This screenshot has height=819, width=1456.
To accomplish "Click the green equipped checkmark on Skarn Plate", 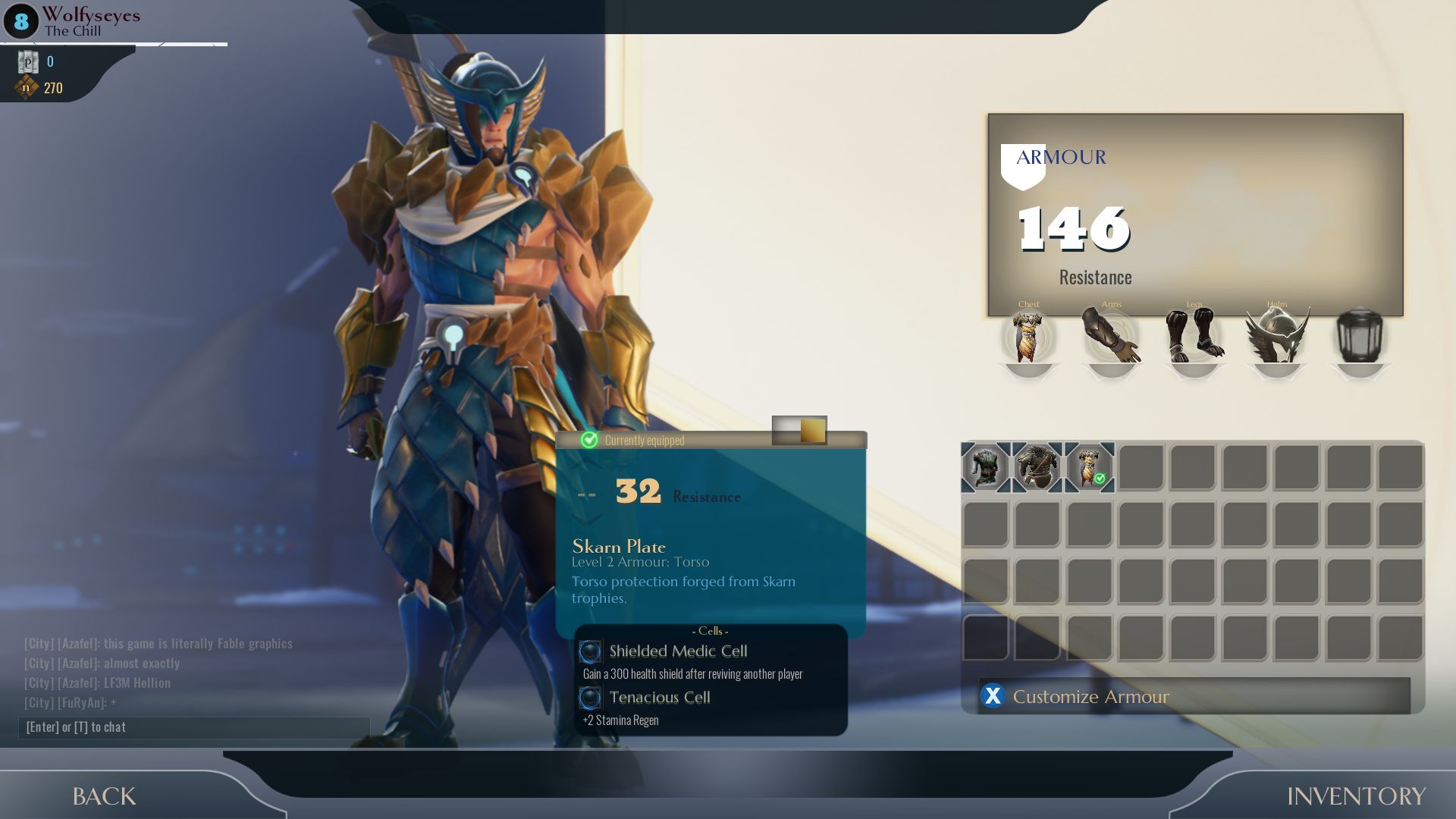I will [1100, 479].
